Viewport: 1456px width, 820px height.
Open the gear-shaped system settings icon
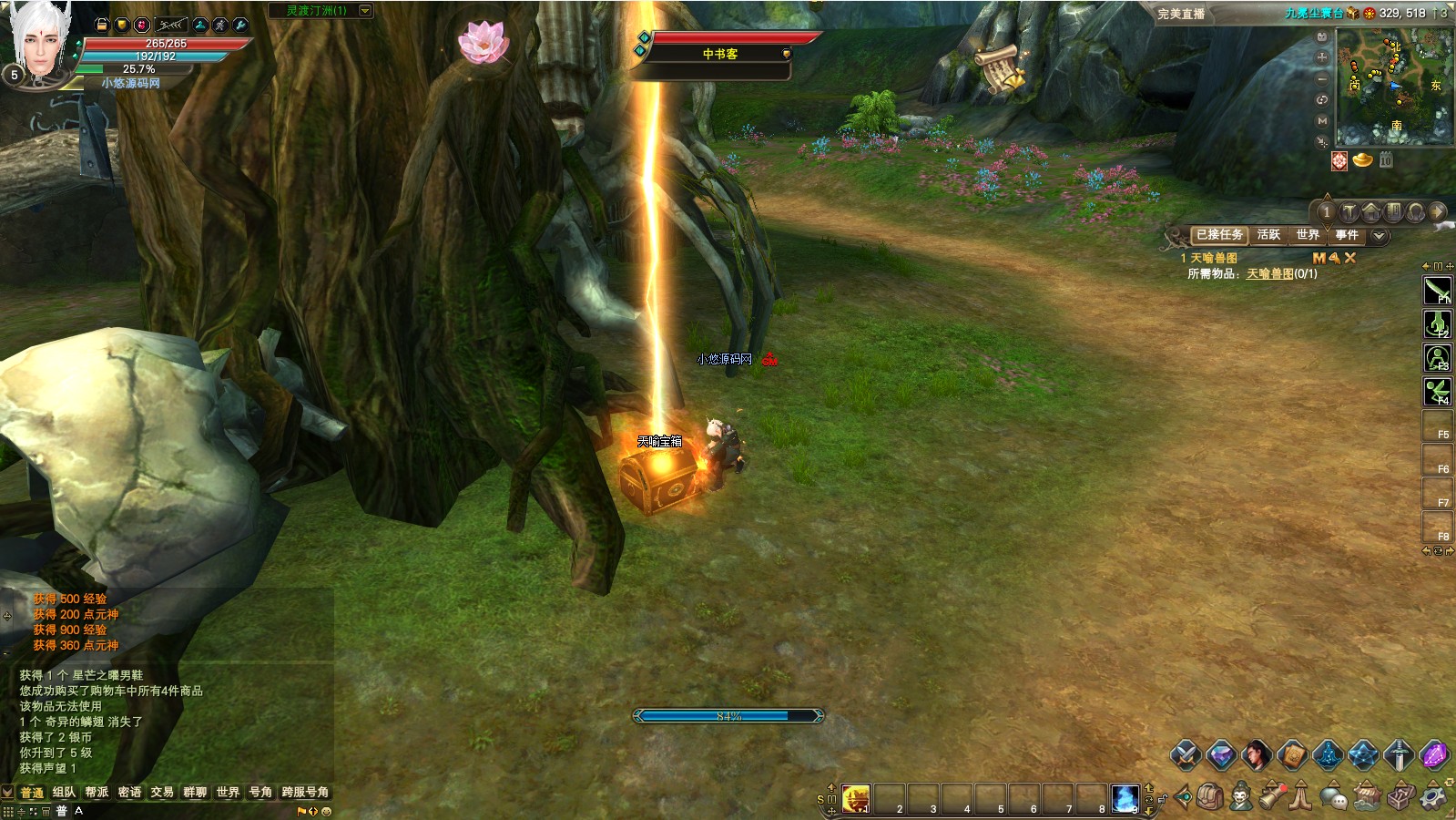tap(1434, 797)
